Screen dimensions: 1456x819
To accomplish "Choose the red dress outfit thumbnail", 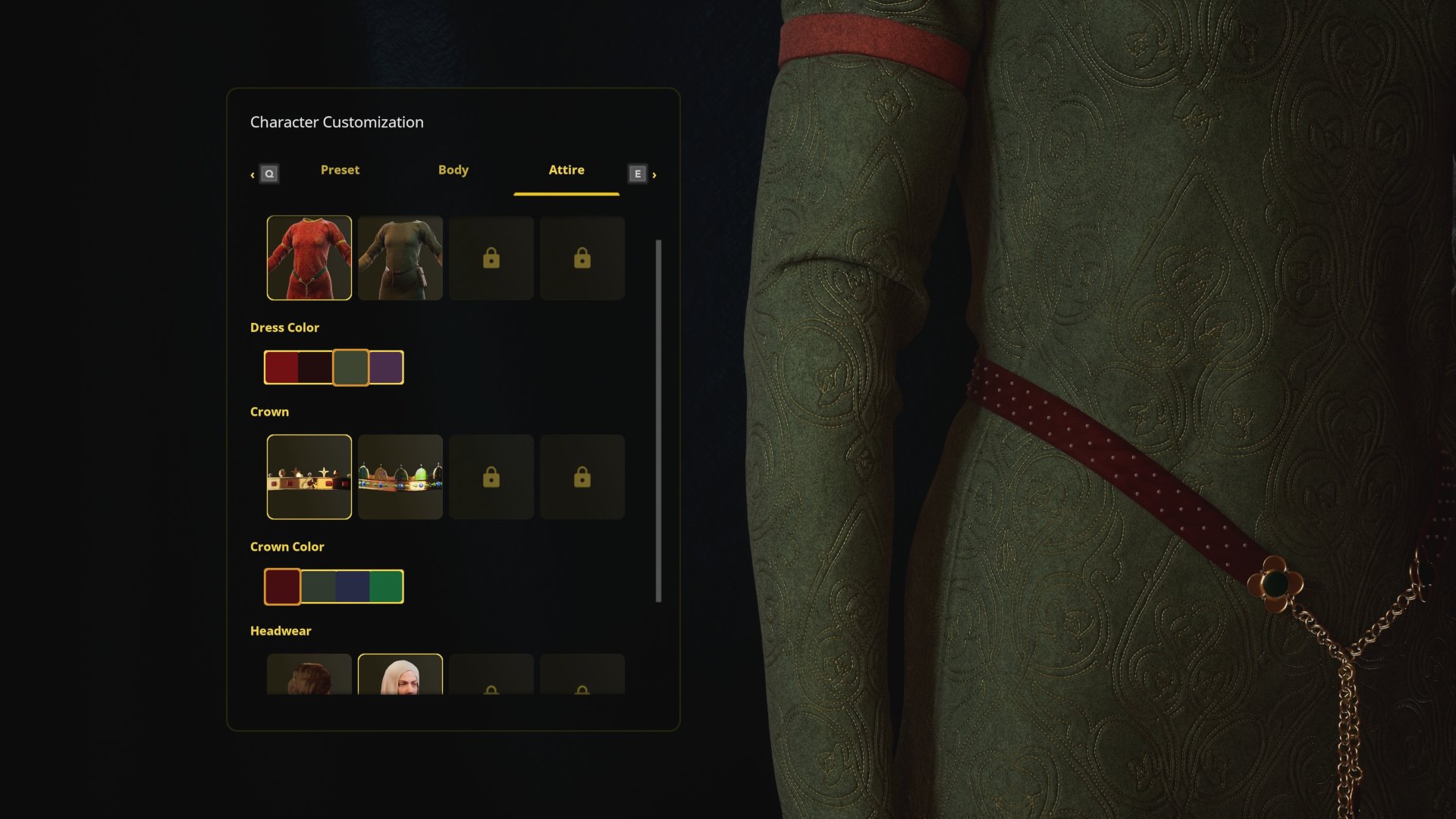I will pos(309,258).
